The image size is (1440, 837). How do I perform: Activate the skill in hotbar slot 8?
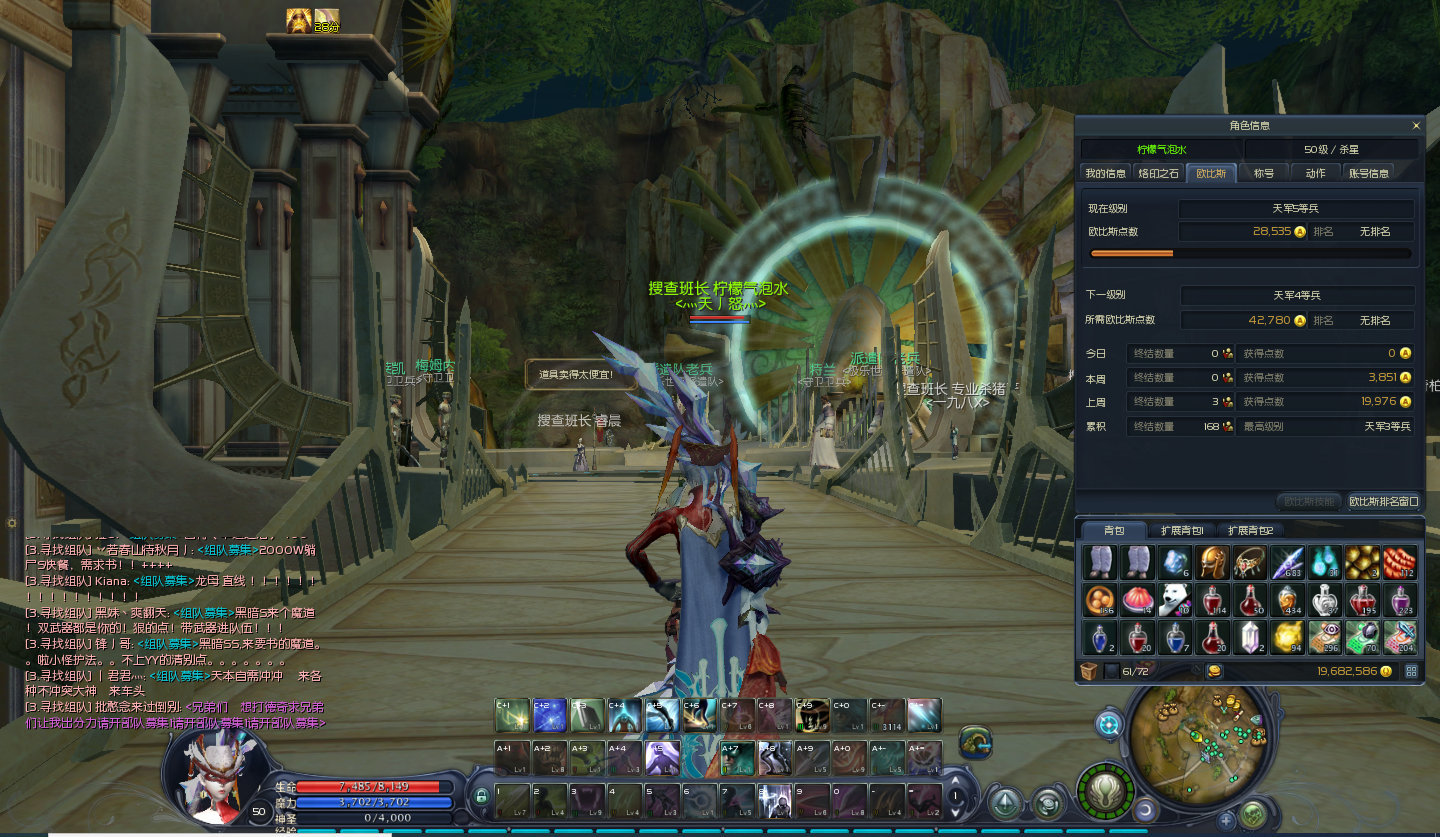click(x=773, y=800)
